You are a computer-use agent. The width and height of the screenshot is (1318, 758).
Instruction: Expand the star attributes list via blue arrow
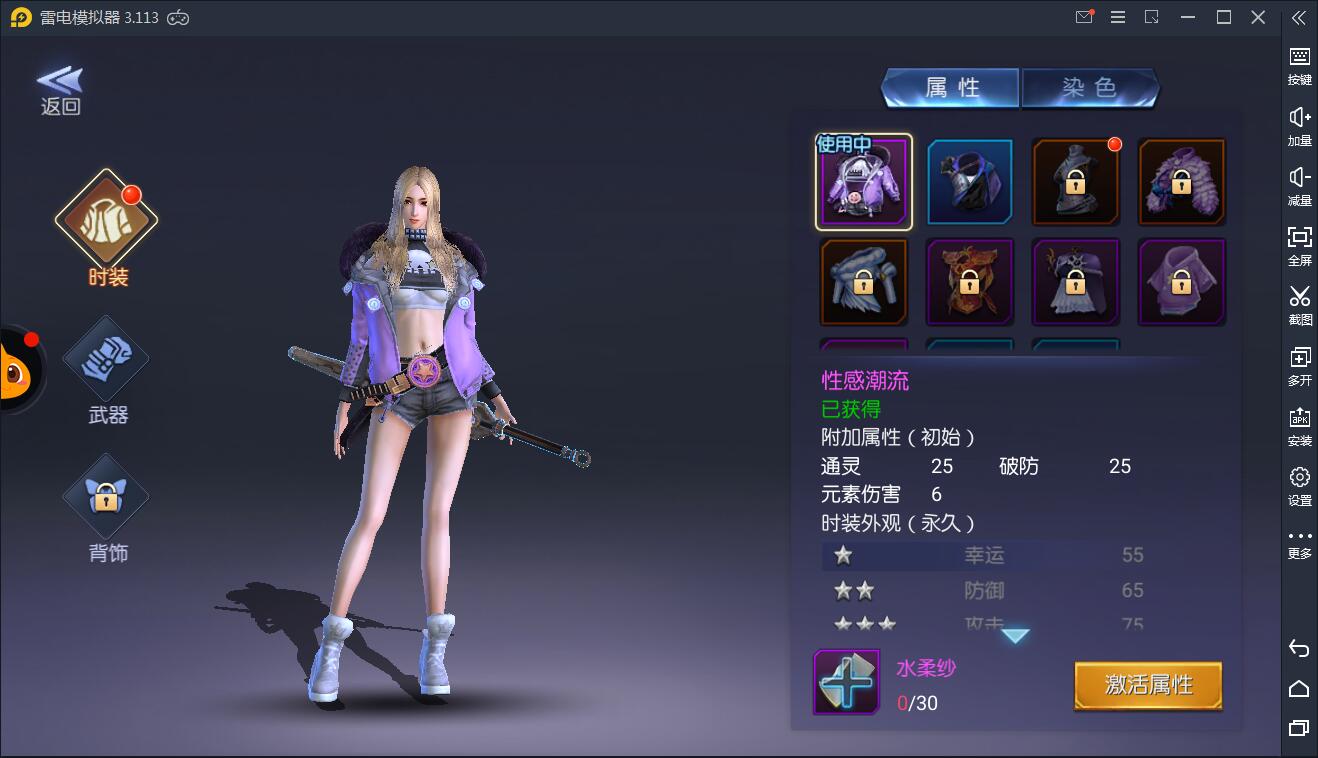(x=1016, y=634)
